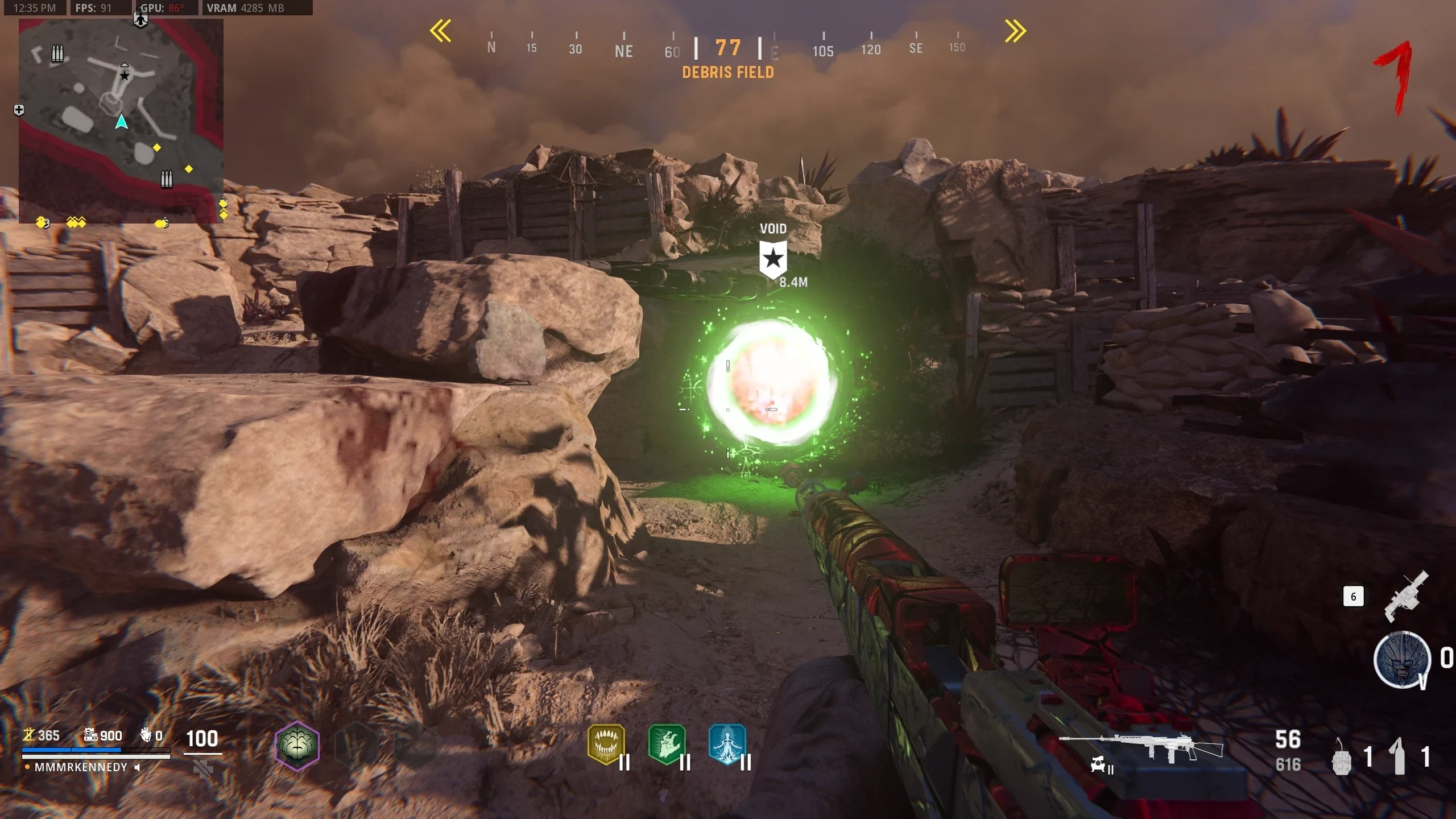The image size is (1456, 819).
Task: Click the black star marker on the minimap
Action: (x=125, y=75)
